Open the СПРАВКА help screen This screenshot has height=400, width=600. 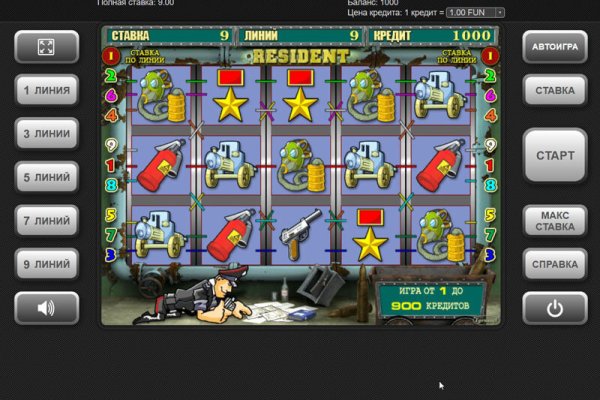tap(555, 264)
